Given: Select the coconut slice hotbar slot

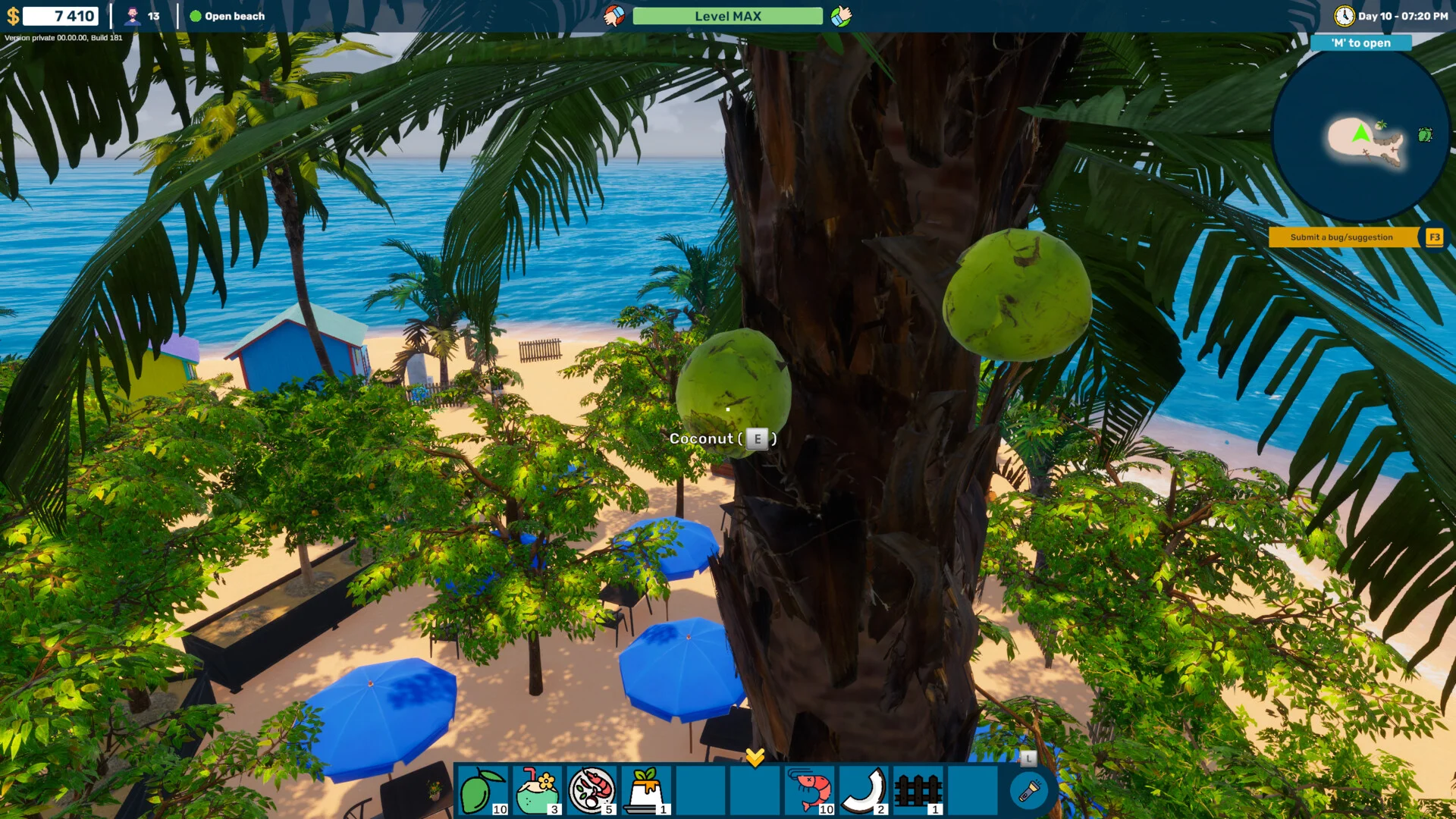Looking at the screenshot, I should click(x=864, y=790).
